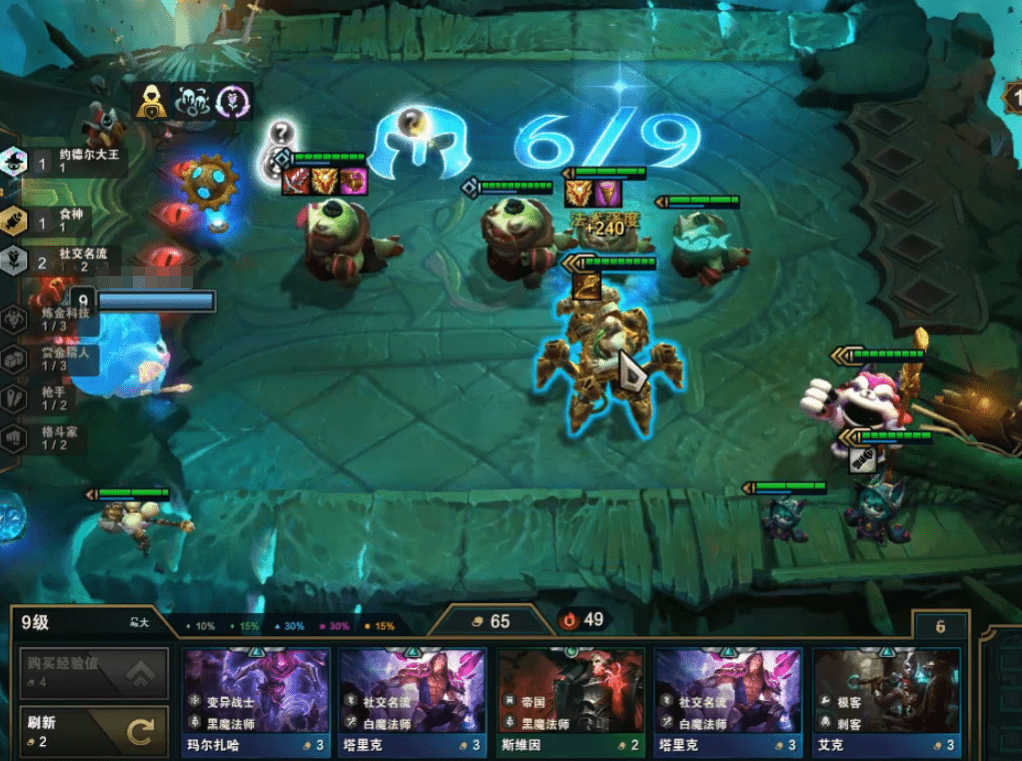Click the gold hooded figure augment icon
This screenshot has height=761, width=1022.
click(150, 102)
